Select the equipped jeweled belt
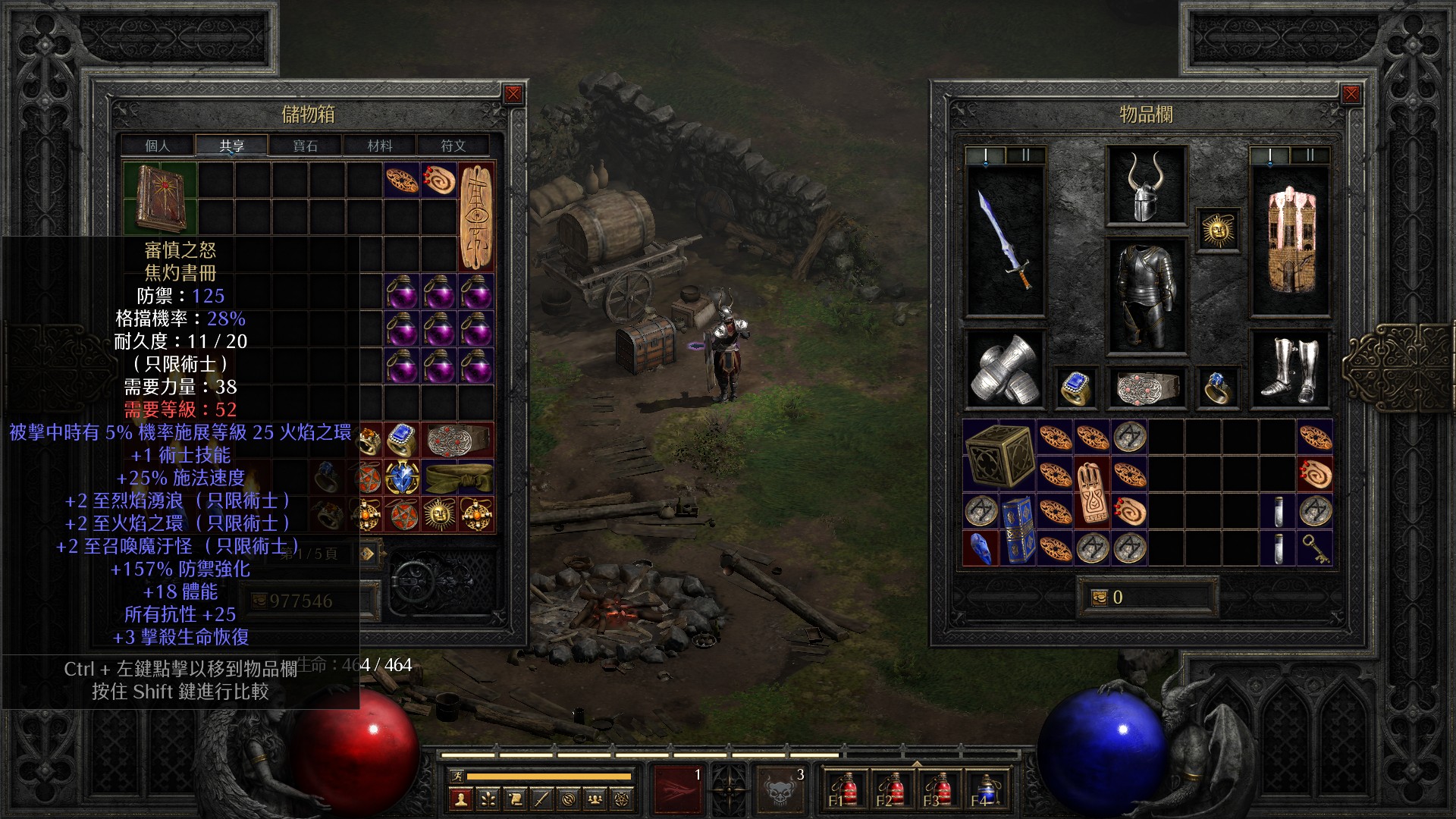This screenshot has width=1456, height=819. pyautogui.click(x=1146, y=388)
